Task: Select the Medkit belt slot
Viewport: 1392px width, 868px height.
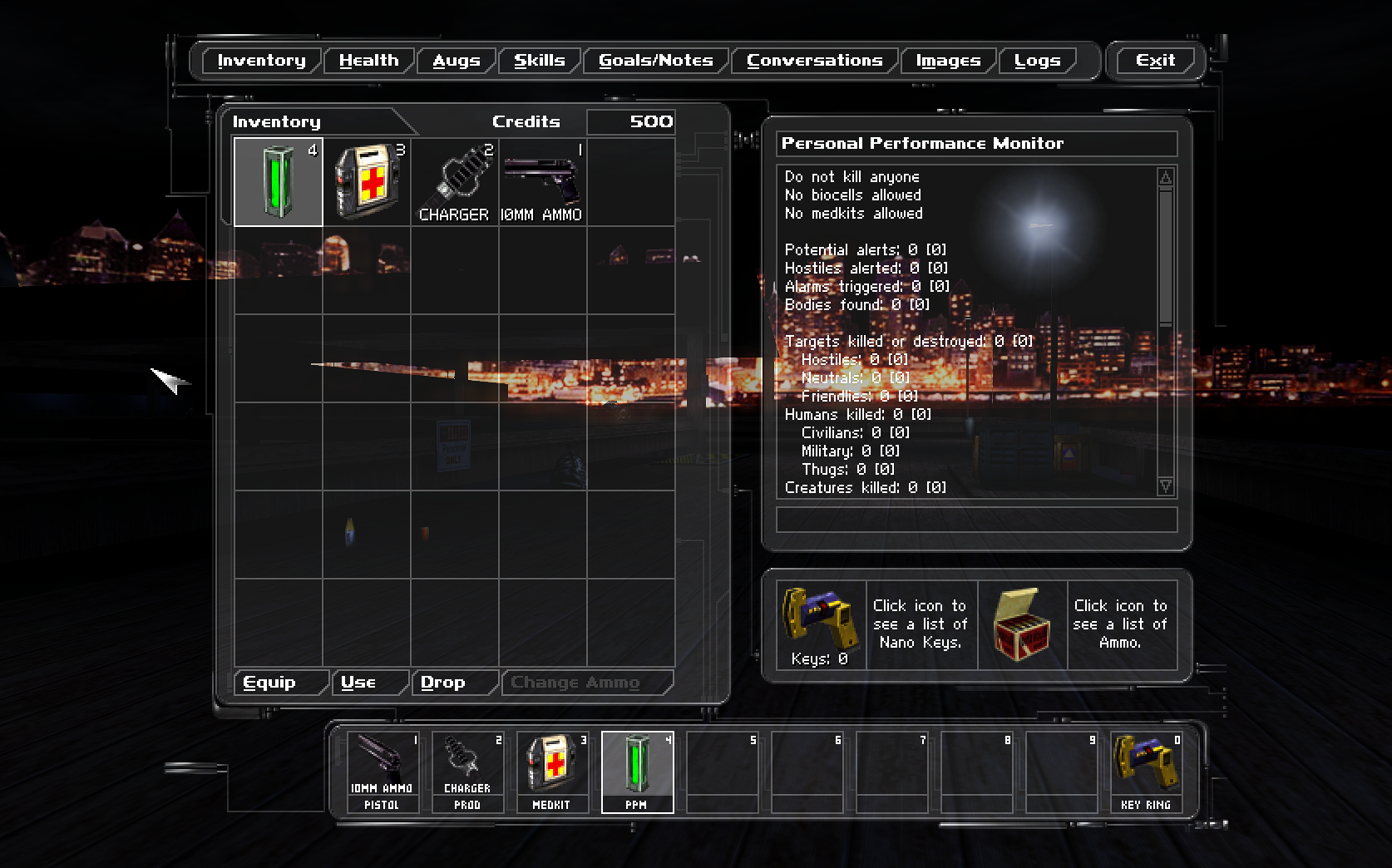Action: pos(552,772)
